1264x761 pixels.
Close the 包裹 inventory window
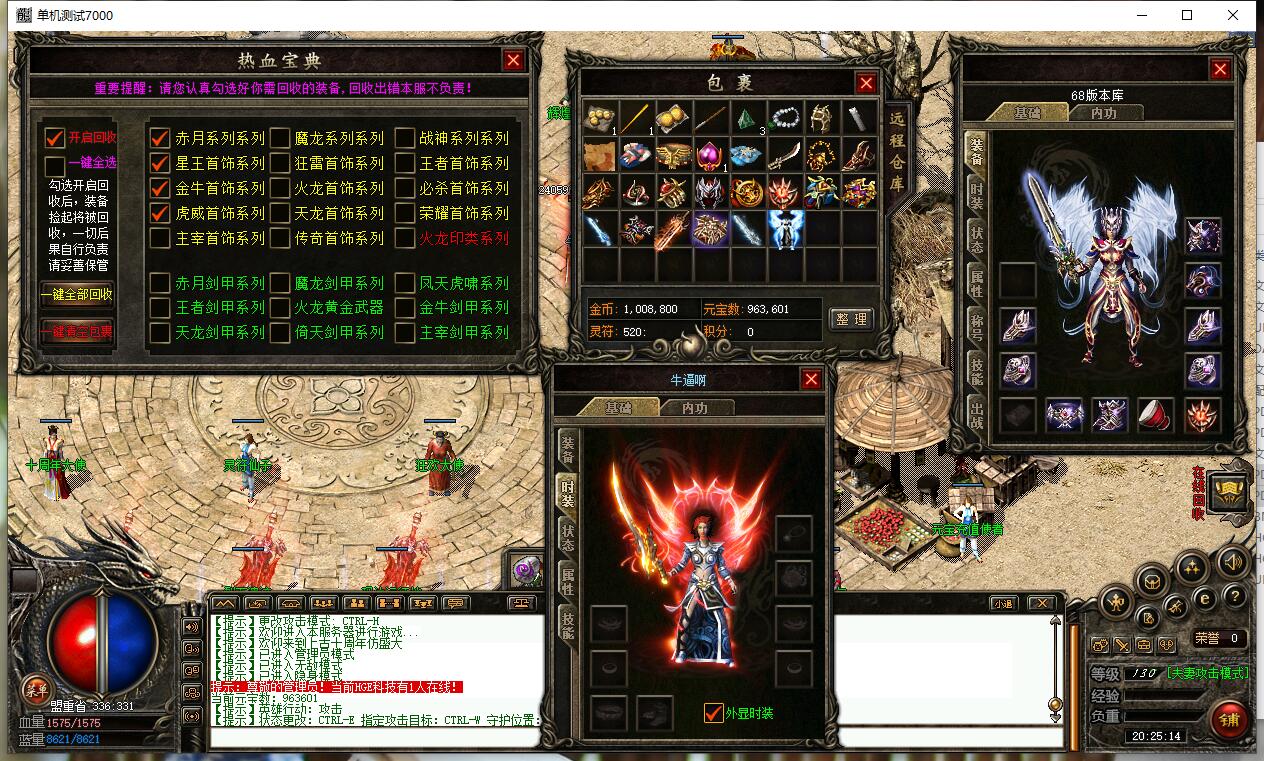(866, 84)
